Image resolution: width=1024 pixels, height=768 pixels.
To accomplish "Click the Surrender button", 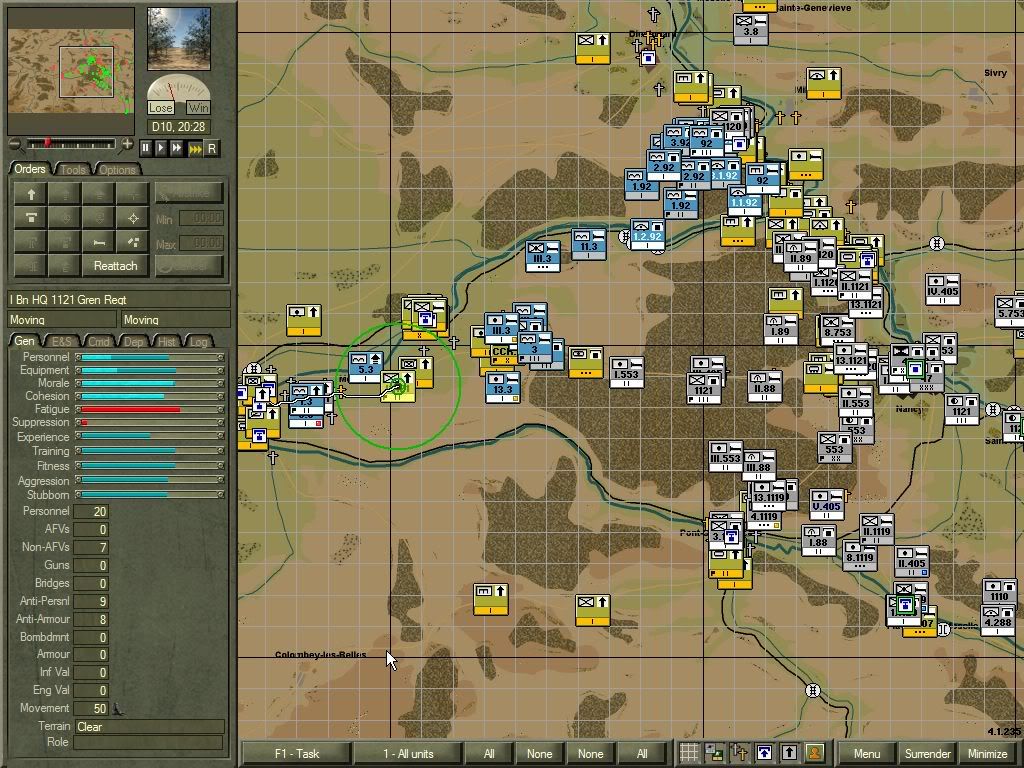I will (x=927, y=754).
